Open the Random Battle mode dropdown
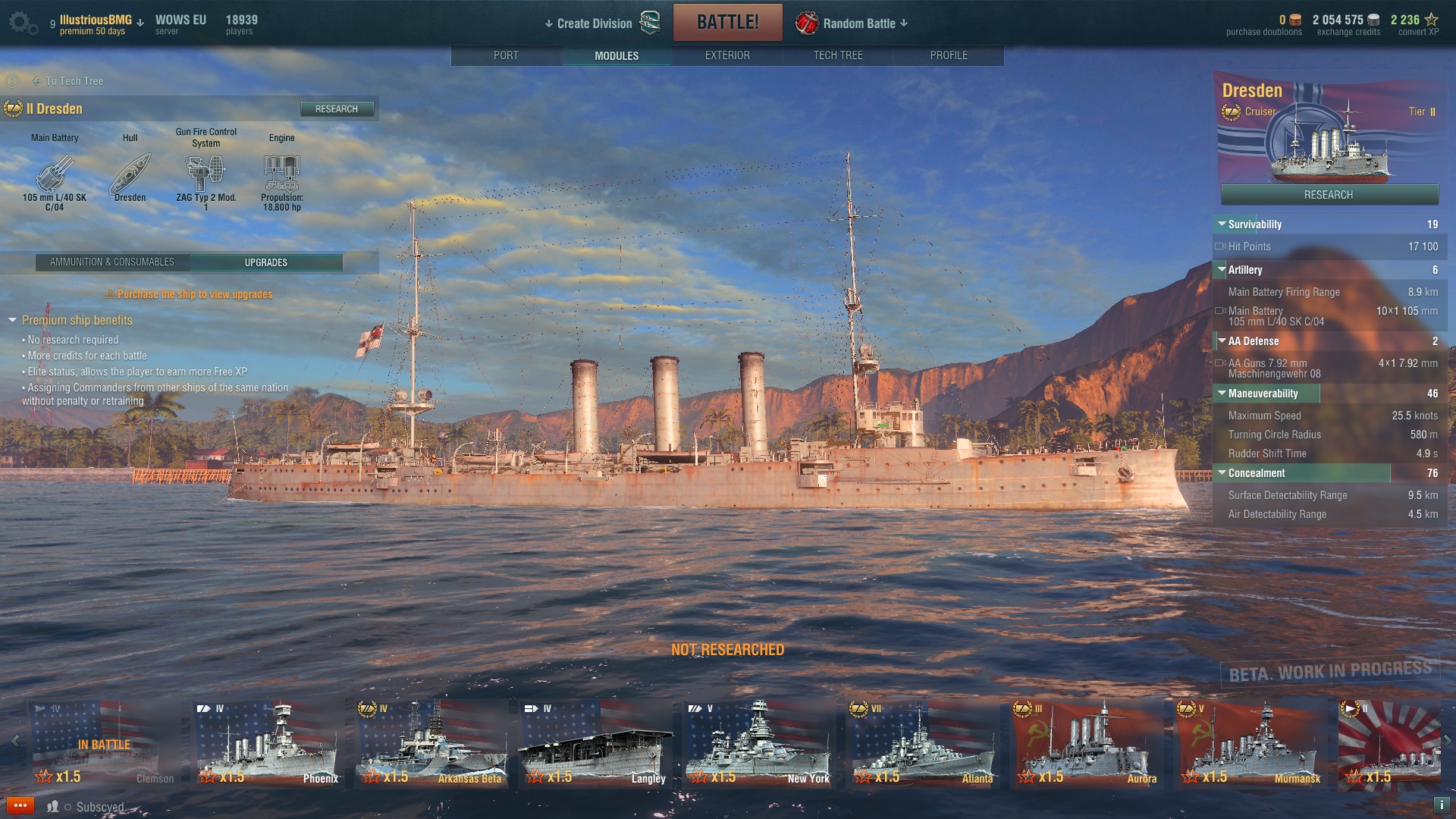 (853, 24)
